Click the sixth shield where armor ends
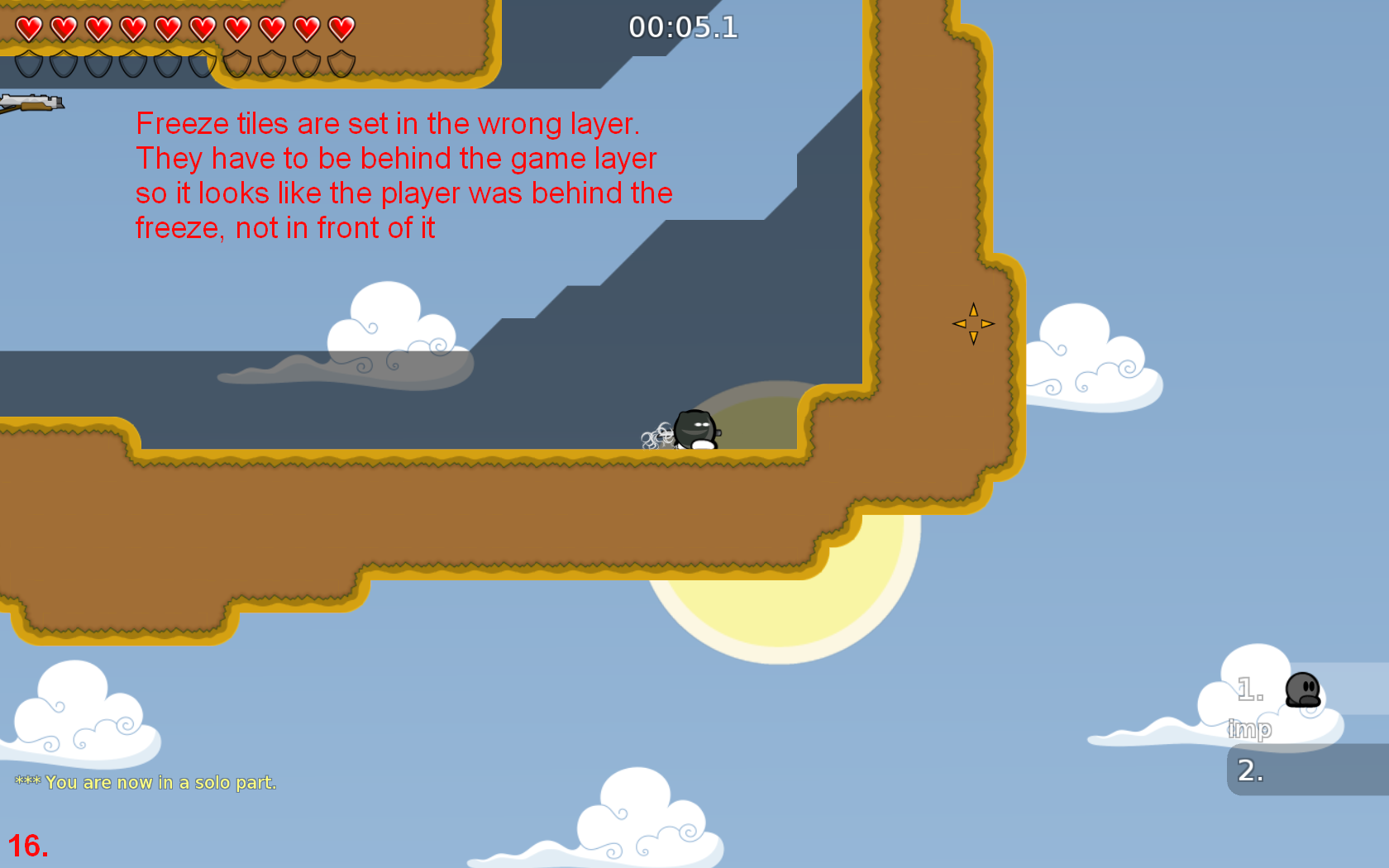This screenshot has height=868, width=1389. (x=203, y=62)
